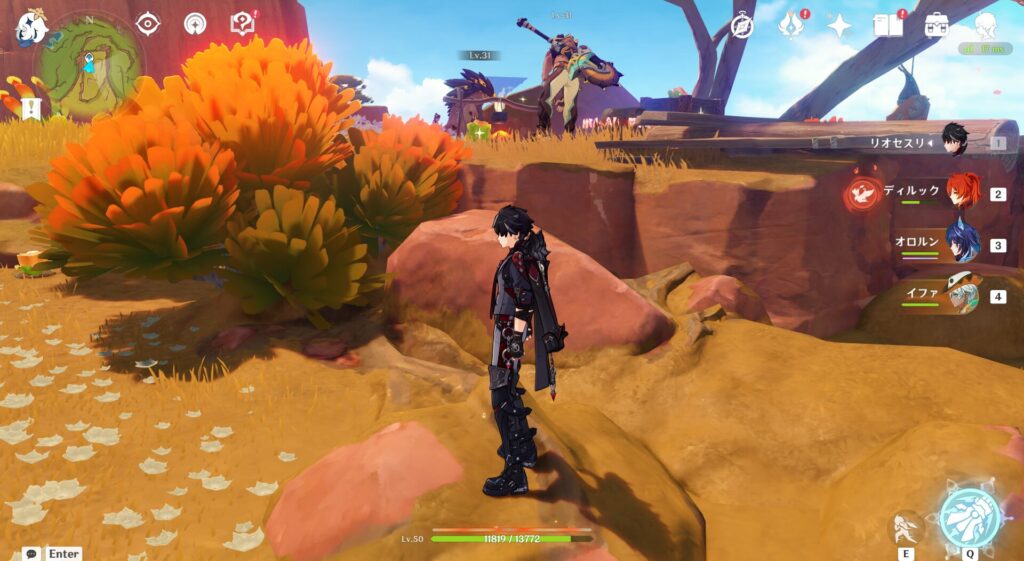This screenshot has height=561, width=1024.
Task: Use the Elemental Skill icon
Action: tap(907, 527)
